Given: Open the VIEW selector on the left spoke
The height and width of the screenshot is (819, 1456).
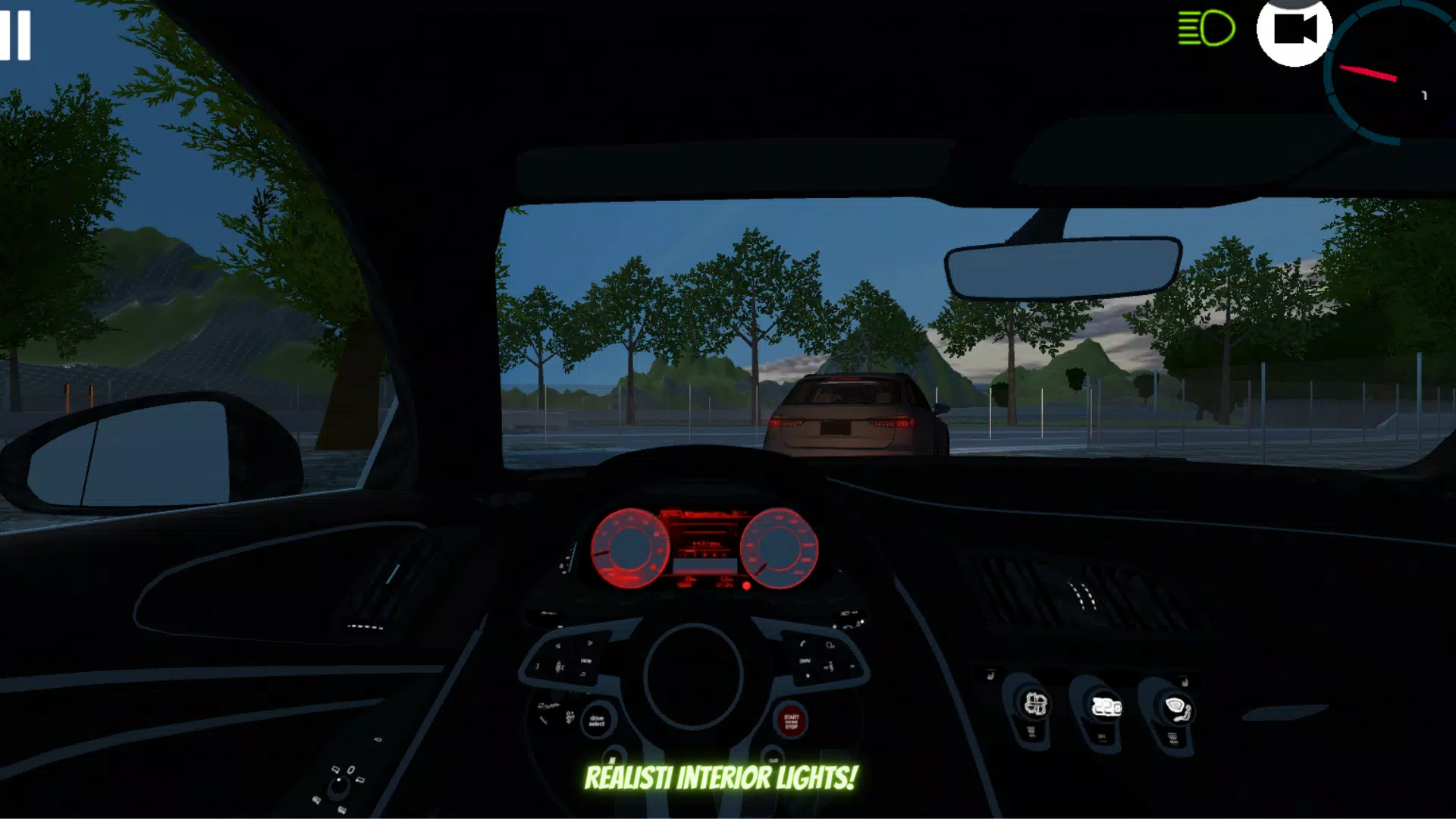Looking at the screenshot, I should point(586,661).
